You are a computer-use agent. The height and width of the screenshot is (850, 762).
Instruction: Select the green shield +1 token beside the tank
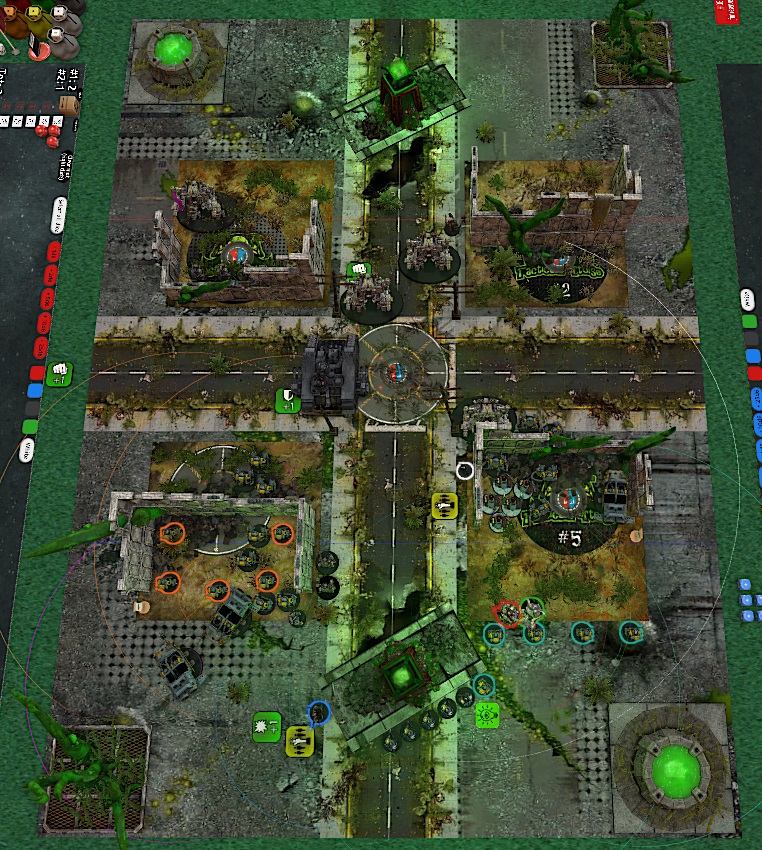[288, 401]
